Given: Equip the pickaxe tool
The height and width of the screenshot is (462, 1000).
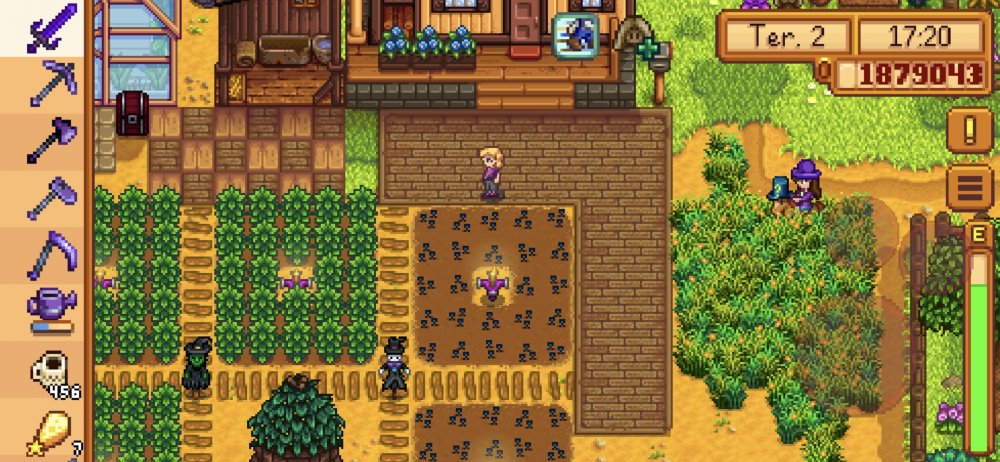Looking at the screenshot, I should pyautogui.click(x=49, y=84).
